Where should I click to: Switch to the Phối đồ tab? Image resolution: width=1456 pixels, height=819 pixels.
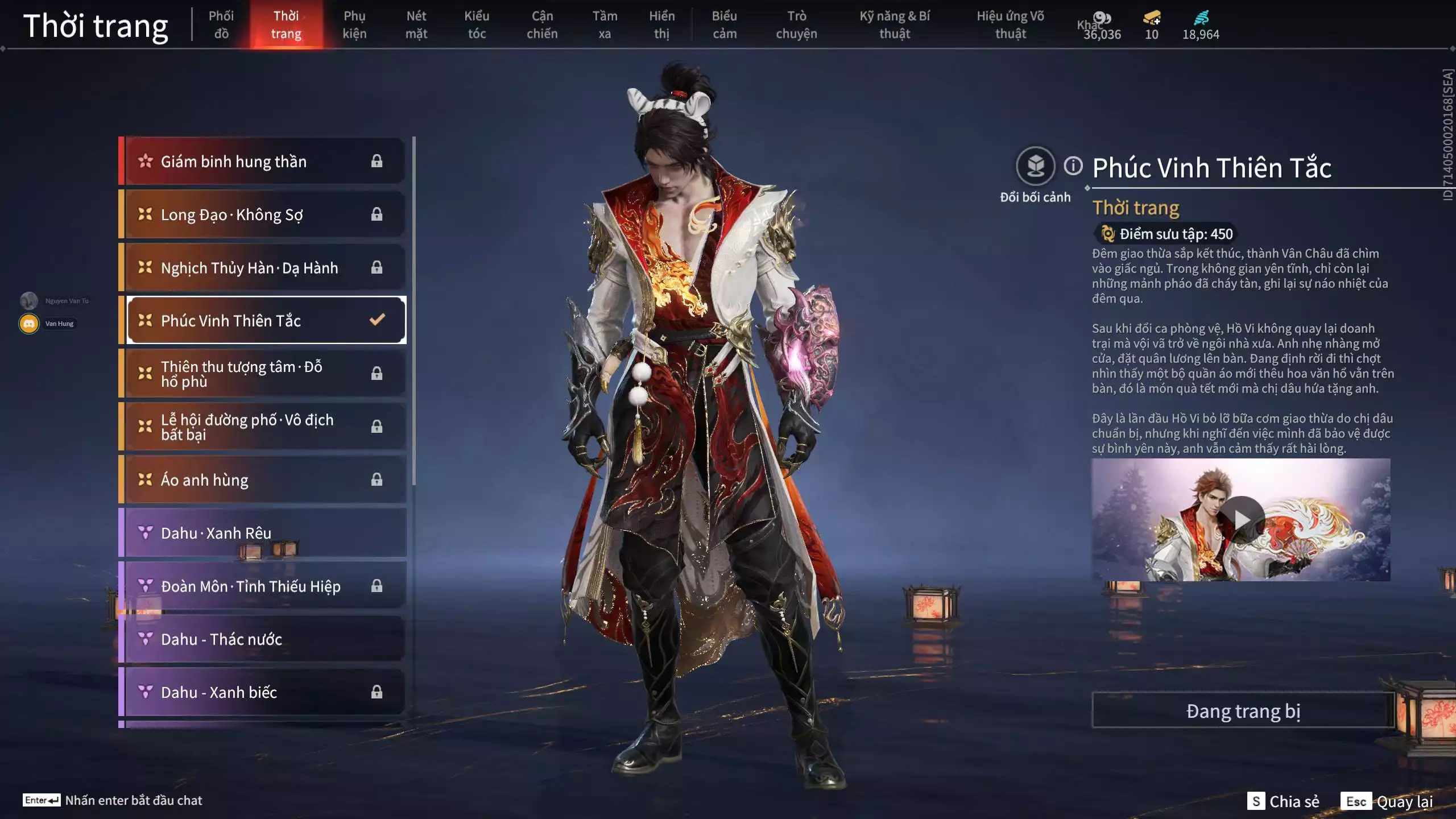point(221,24)
